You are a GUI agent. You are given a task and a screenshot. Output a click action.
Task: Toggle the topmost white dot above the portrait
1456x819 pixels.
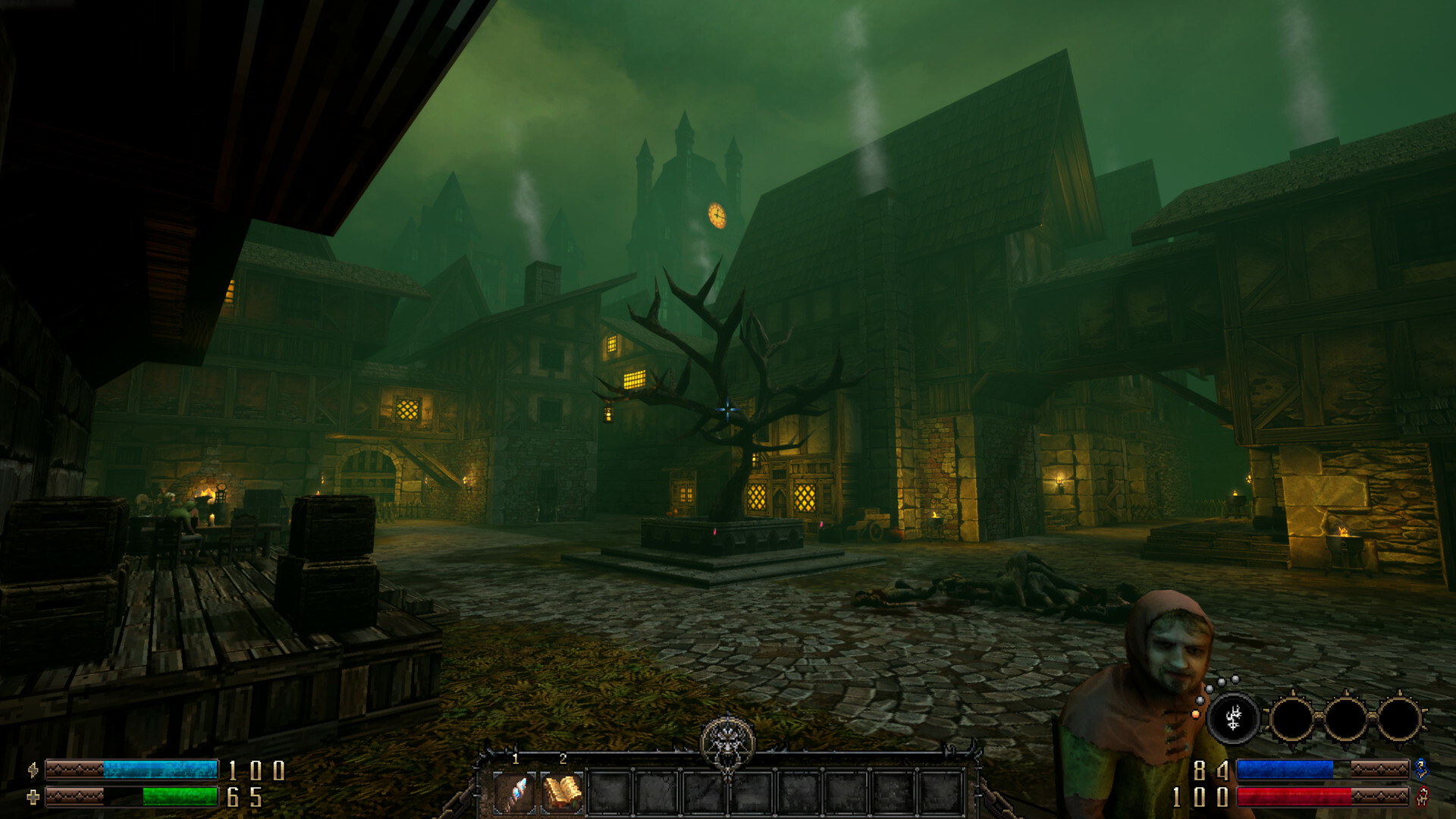click(1234, 679)
